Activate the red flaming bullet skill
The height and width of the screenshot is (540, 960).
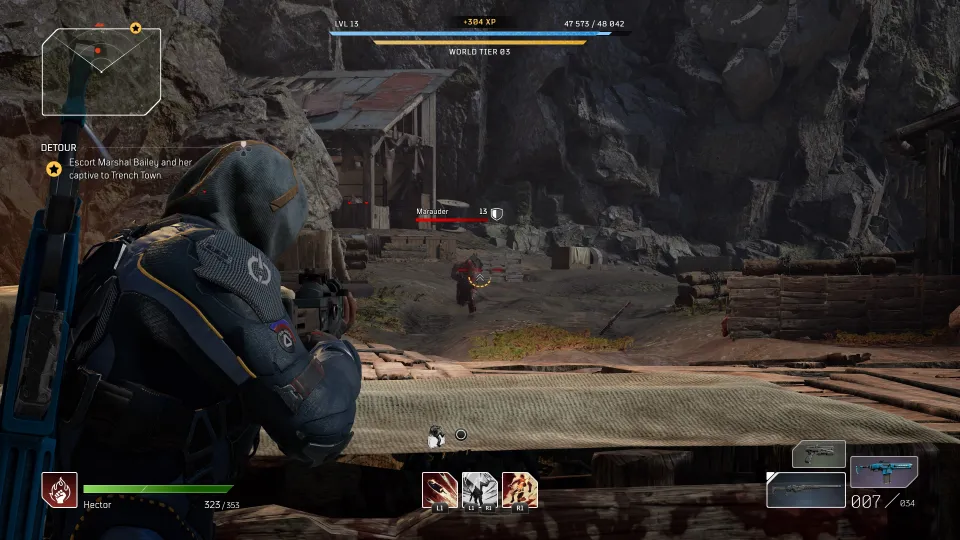(x=439, y=489)
